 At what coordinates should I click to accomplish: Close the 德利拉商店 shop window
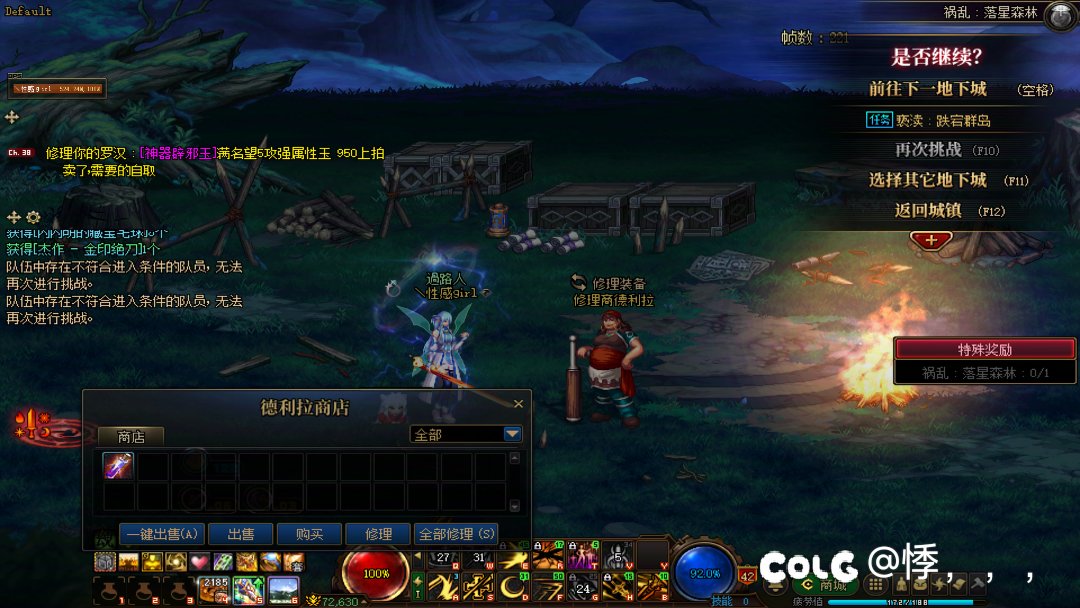(x=518, y=404)
